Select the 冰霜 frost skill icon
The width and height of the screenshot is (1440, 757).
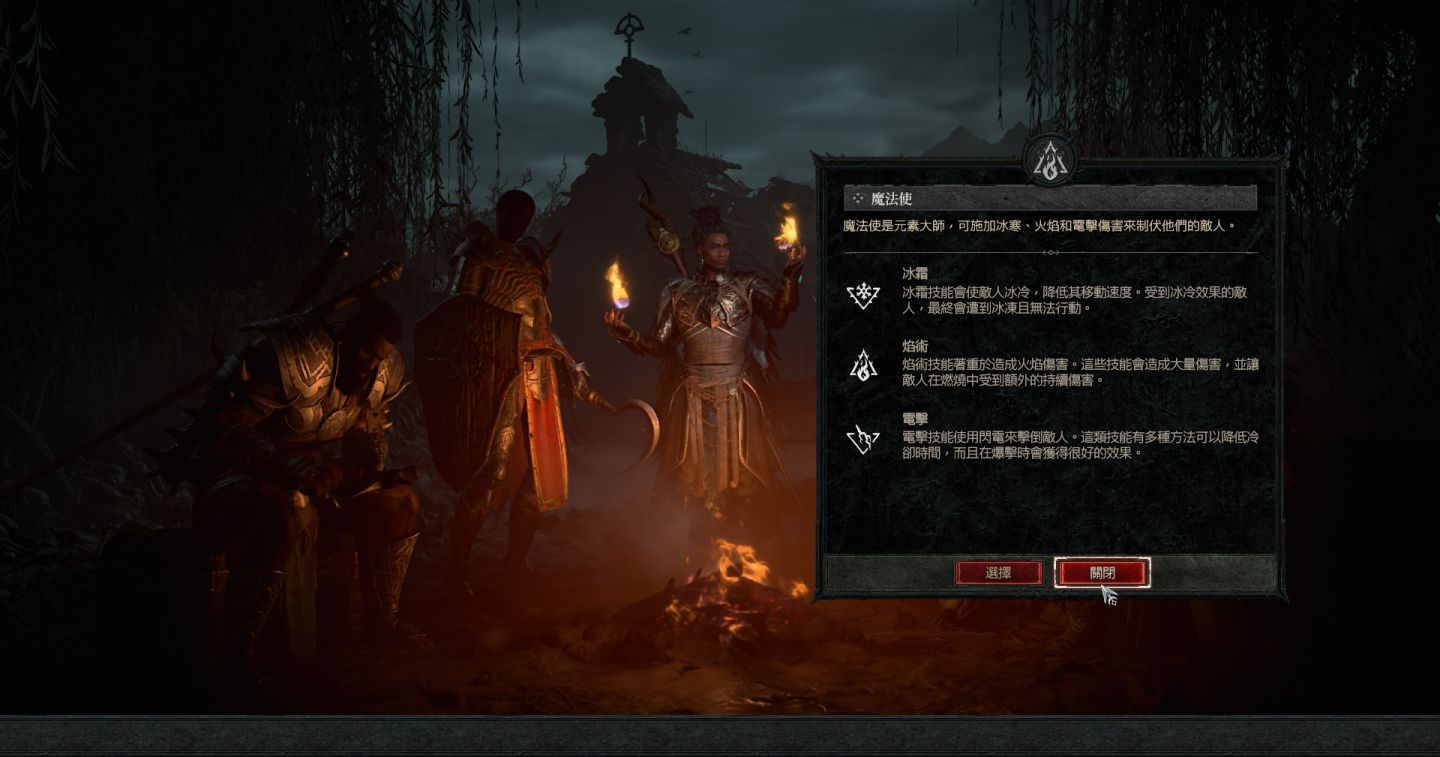click(862, 294)
